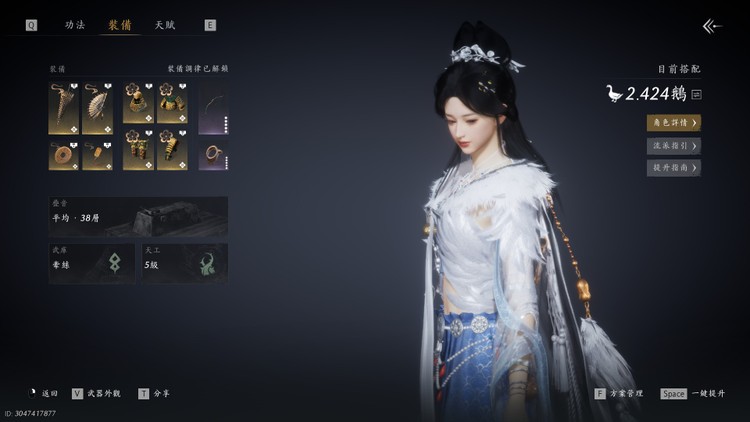Open the 武庫 panel

coord(93,262)
